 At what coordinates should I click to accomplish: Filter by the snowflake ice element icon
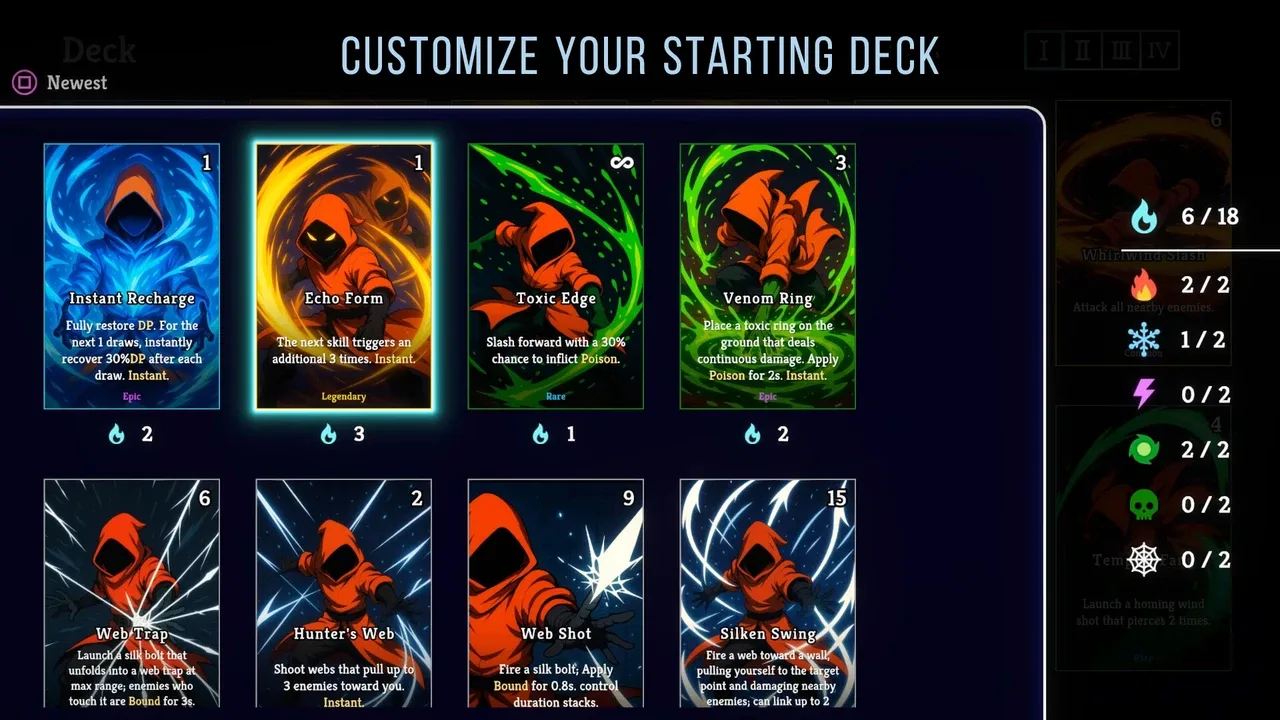[x=1144, y=341]
